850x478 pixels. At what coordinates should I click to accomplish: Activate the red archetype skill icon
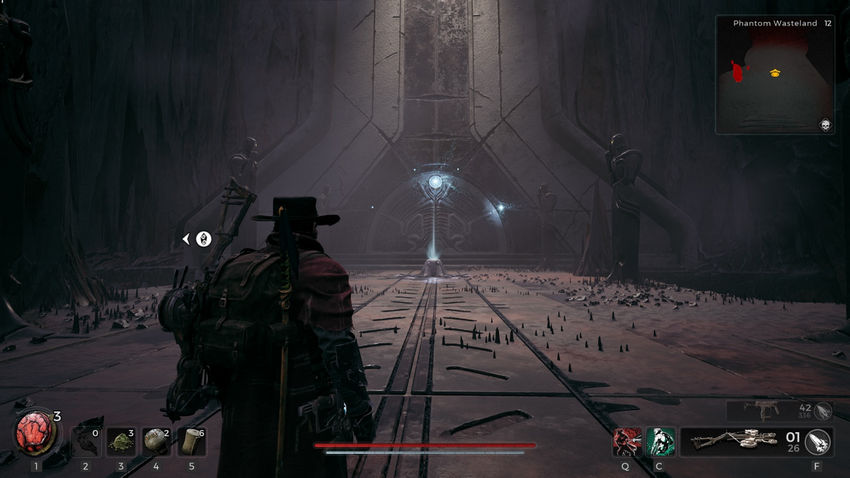pyautogui.click(x=627, y=441)
